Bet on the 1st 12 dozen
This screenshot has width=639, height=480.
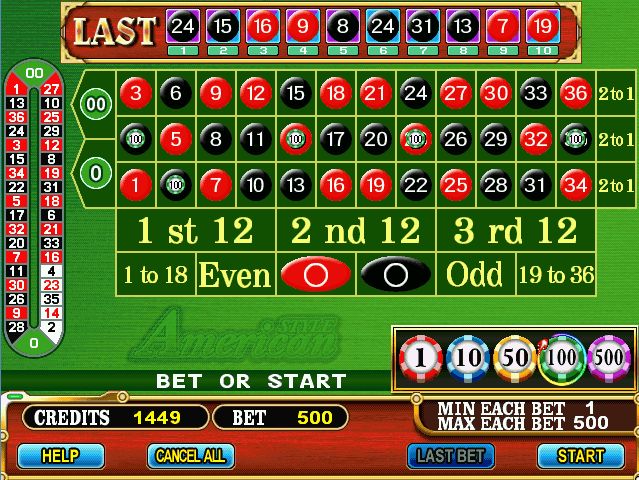(195, 231)
